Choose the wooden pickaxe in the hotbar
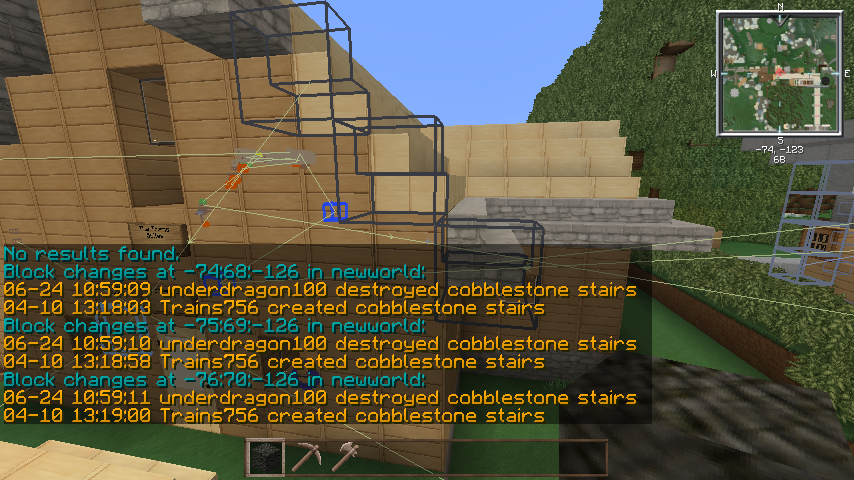The width and height of the screenshot is (854, 480). pos(306,457)
